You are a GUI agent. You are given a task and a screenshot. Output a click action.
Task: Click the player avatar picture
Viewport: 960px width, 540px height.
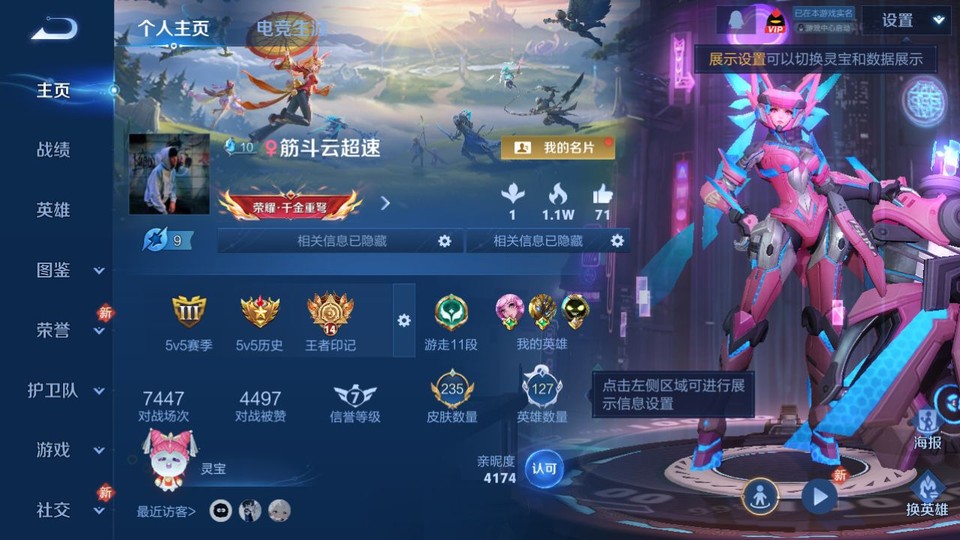point(169,174)
